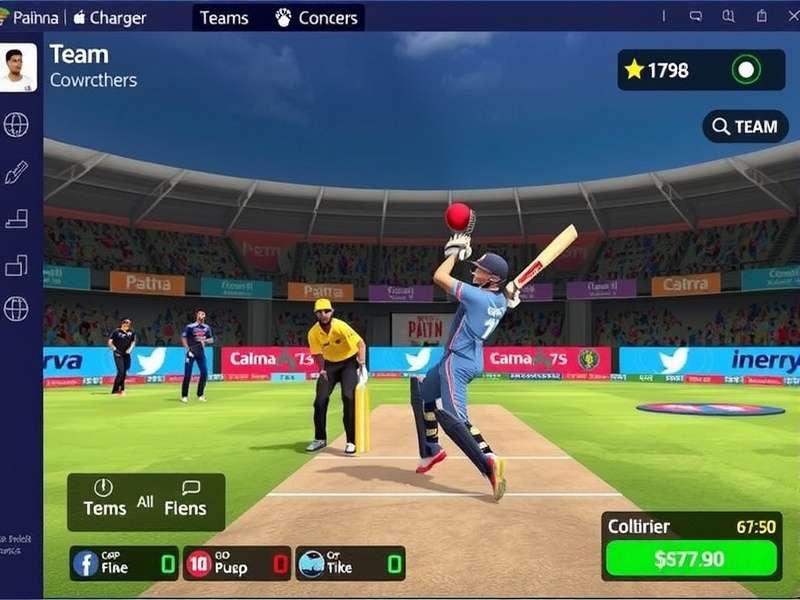
Task: Click the green $577.90 button
Action: 691,559
